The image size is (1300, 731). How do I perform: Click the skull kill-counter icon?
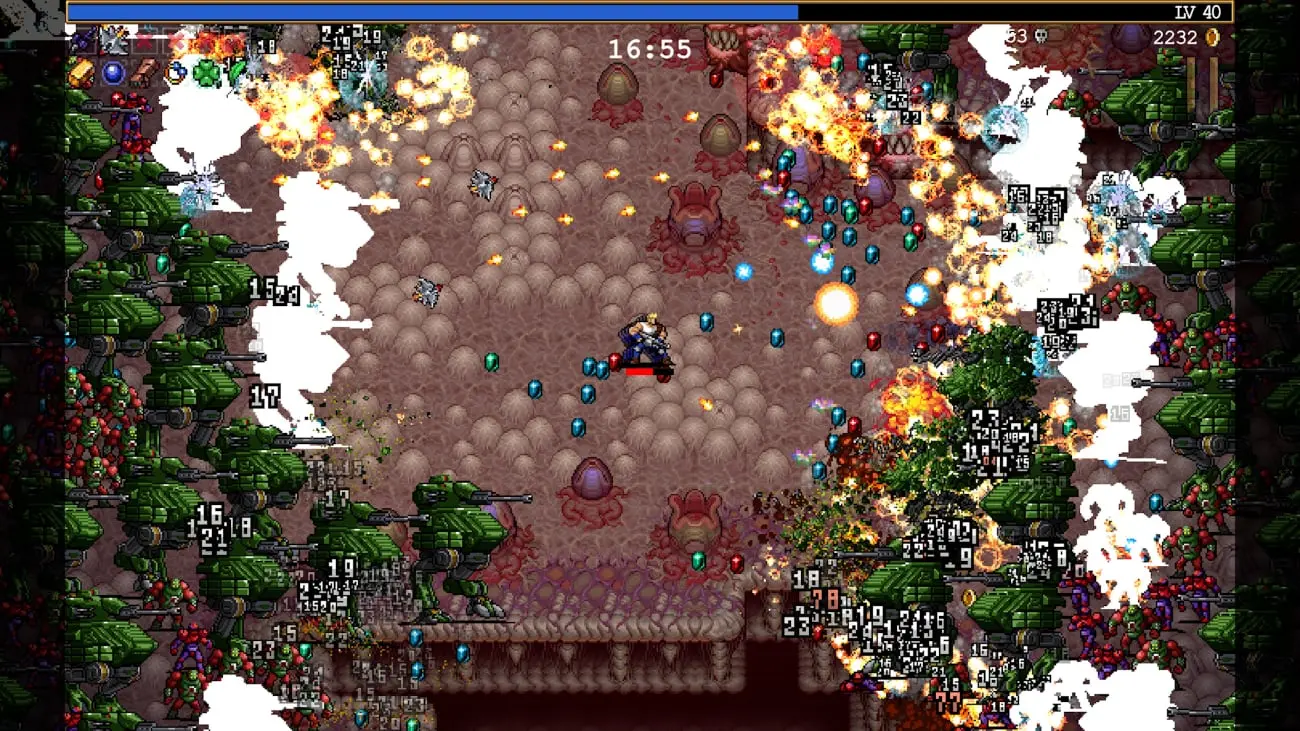click(1040, 37)
